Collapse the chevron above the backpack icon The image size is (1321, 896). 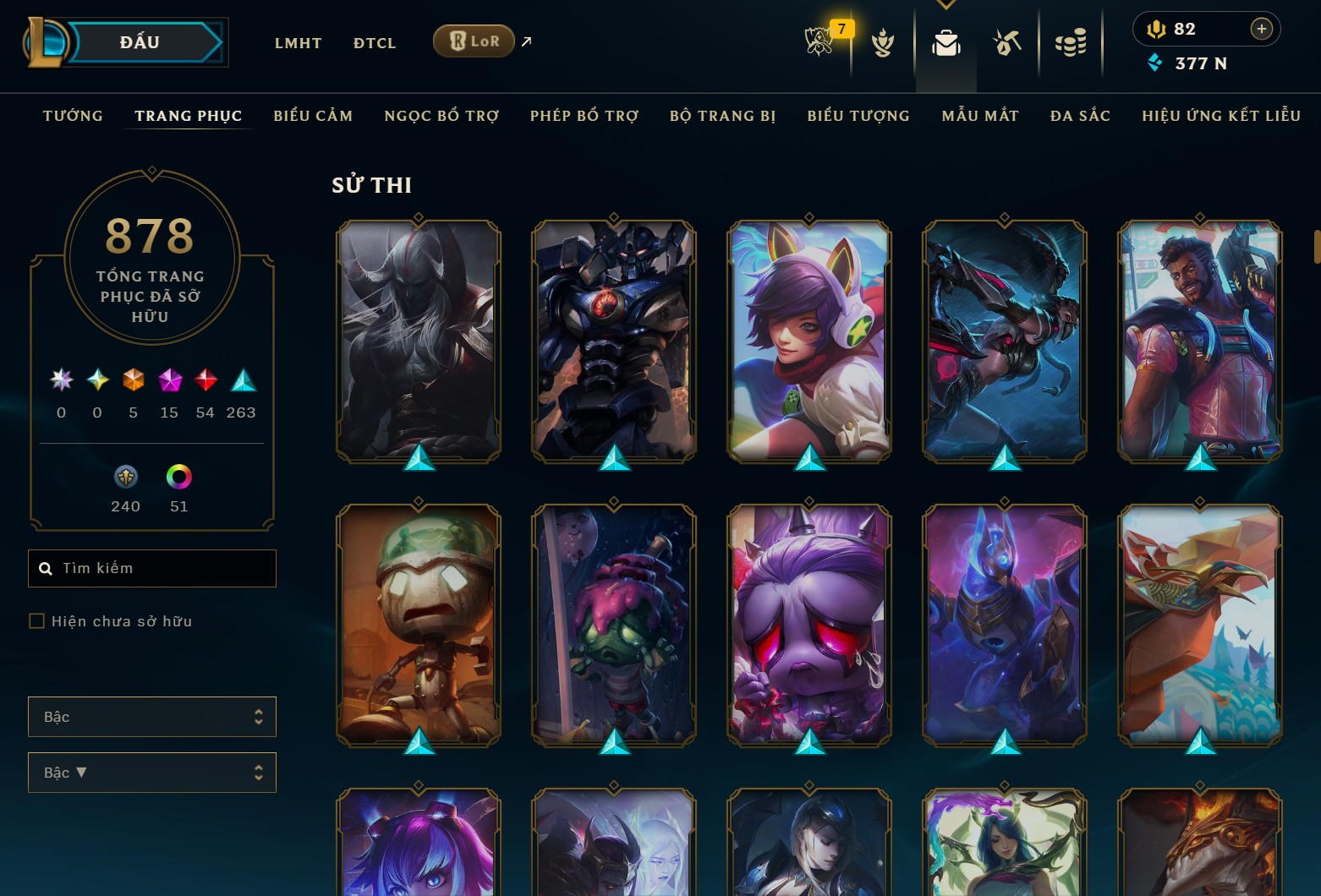(946, 5)
